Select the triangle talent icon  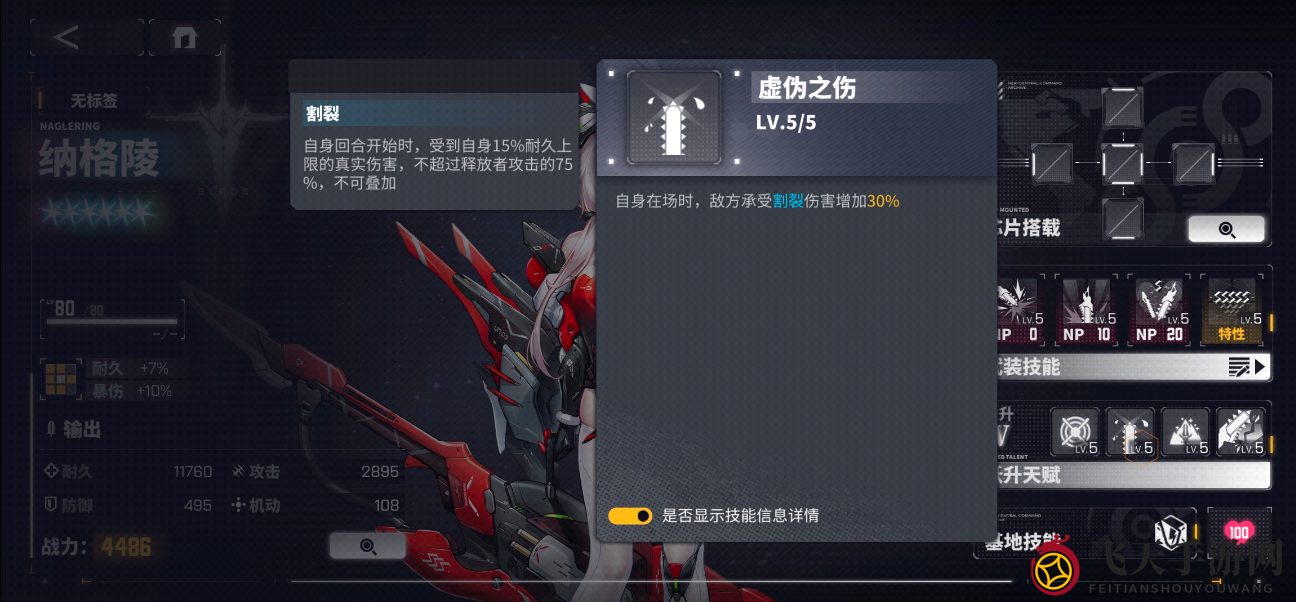1186,433
